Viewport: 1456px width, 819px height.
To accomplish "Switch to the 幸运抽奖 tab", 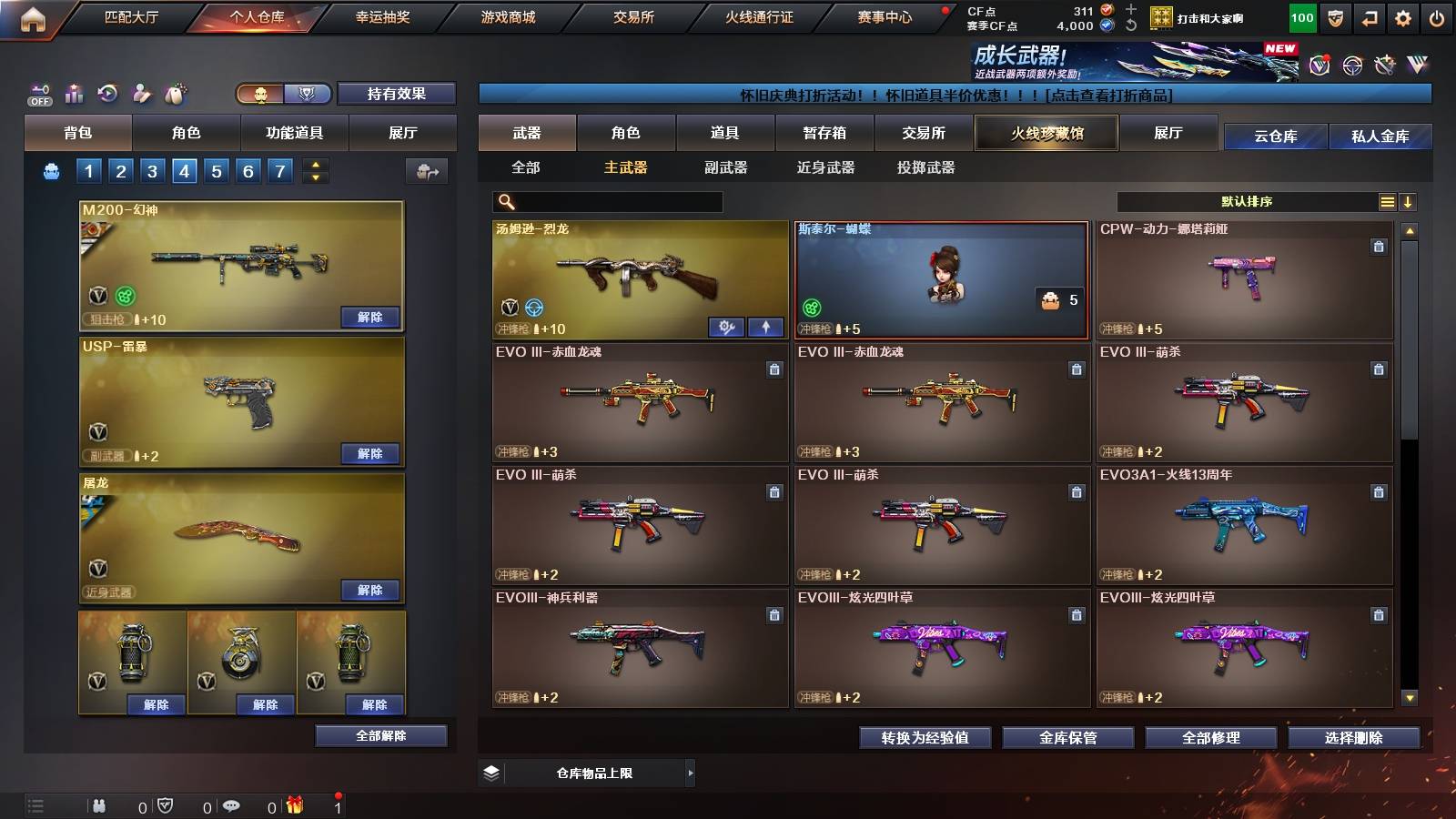I will click(x=382, y=15).
